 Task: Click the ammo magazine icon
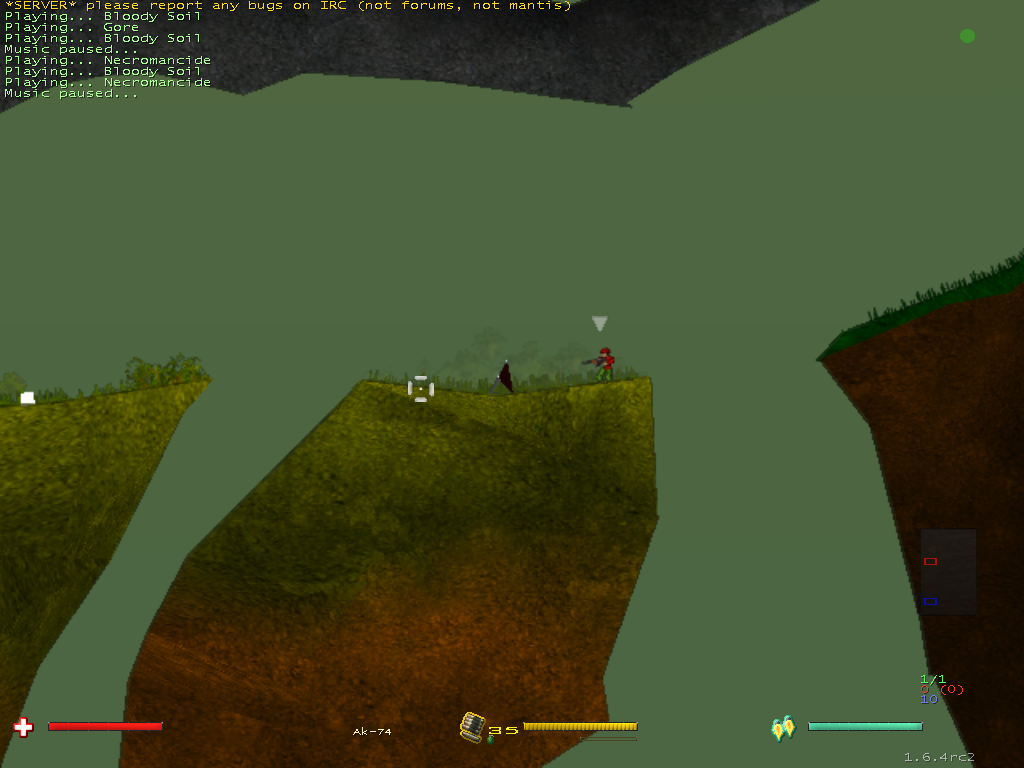coord(472,727)
